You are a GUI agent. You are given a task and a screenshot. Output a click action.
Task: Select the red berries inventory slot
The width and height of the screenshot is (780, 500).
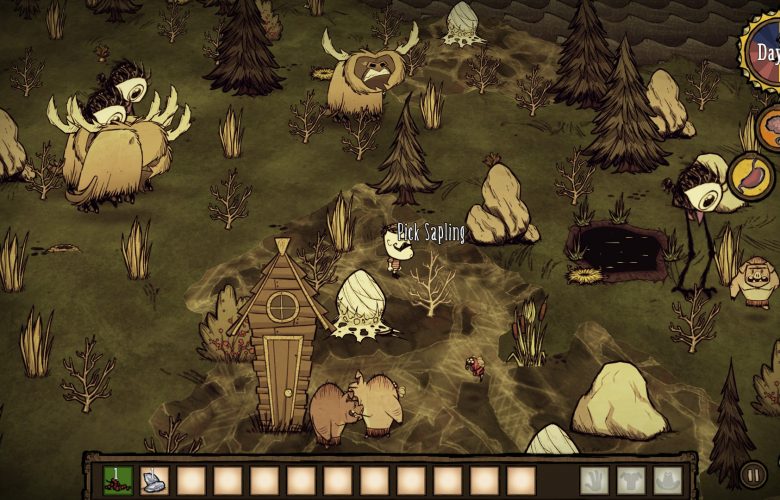click(118, 481)
